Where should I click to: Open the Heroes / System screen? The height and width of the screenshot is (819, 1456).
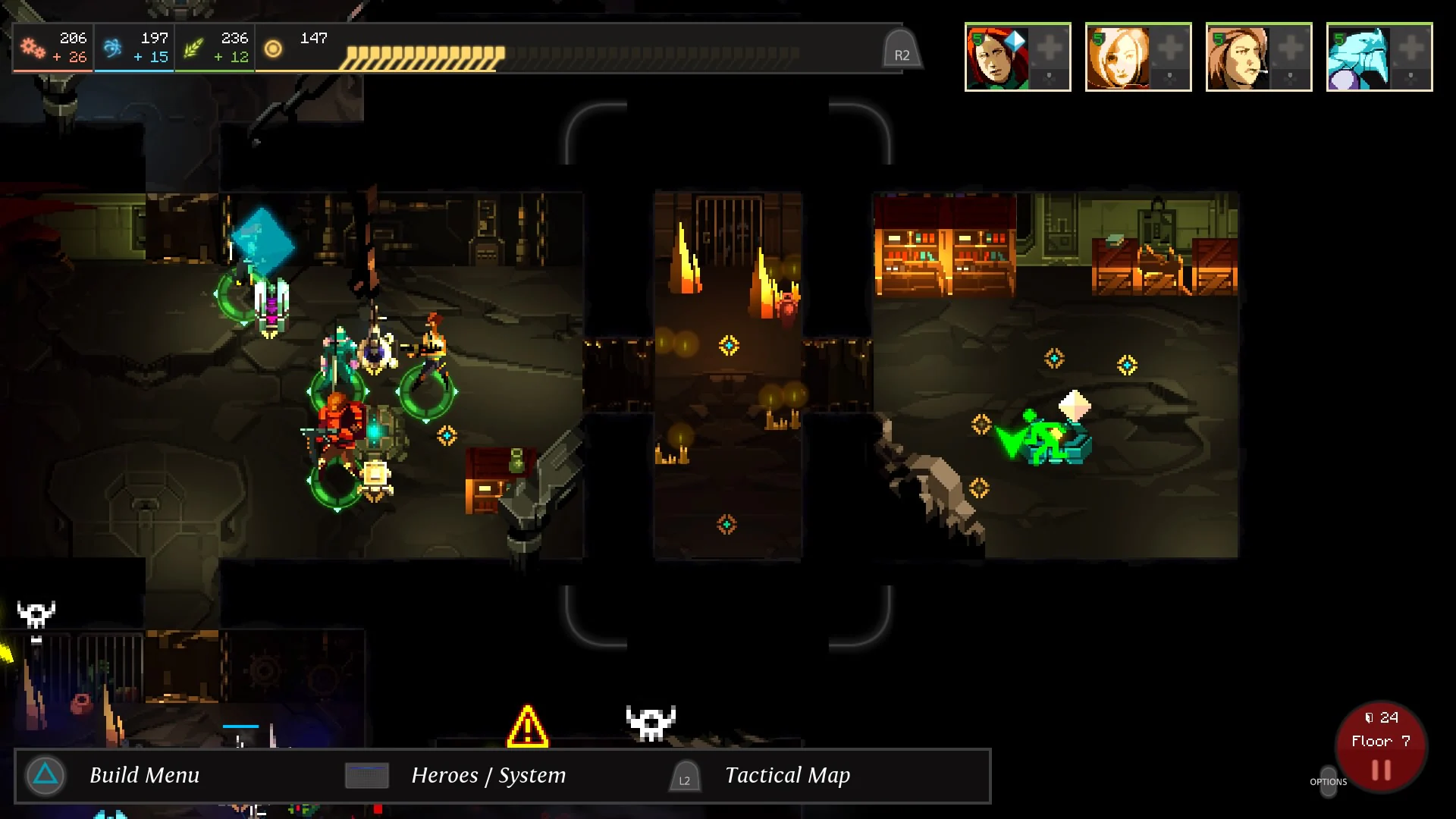(x=488, y=776)
